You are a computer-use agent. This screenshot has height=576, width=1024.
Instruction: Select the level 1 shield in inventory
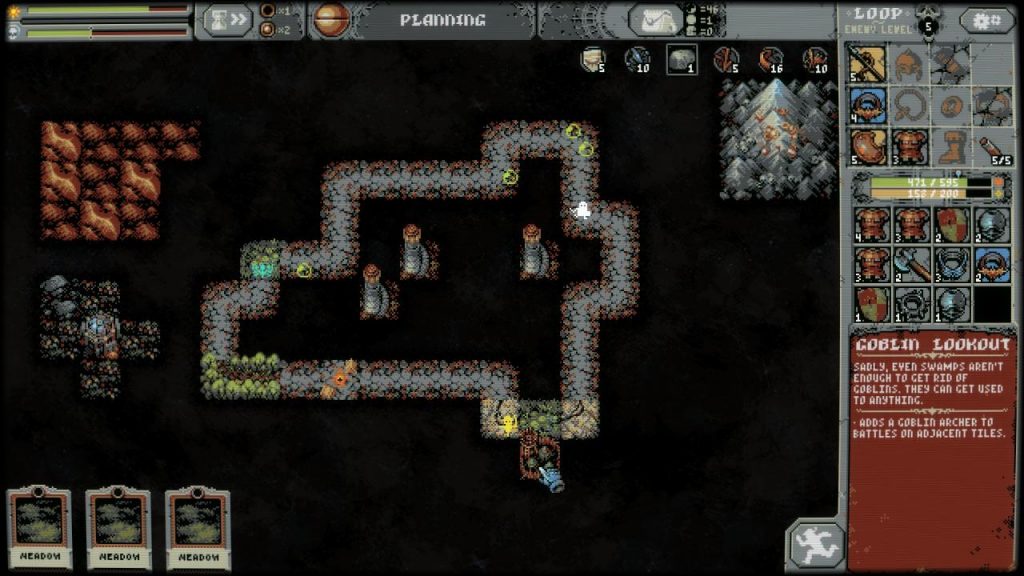coord(871,303)
